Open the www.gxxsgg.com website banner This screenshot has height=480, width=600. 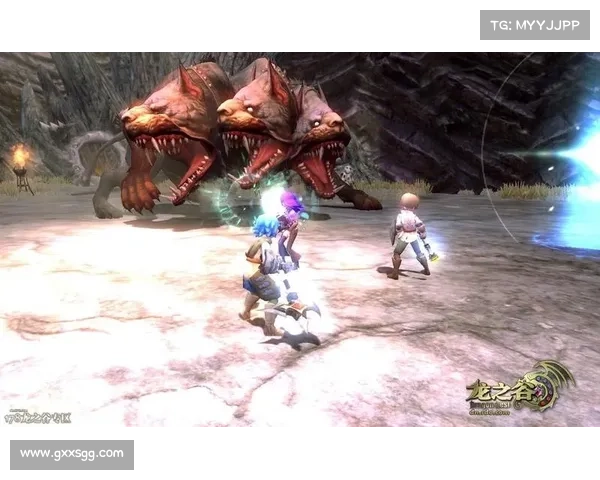tap(72, 454)
